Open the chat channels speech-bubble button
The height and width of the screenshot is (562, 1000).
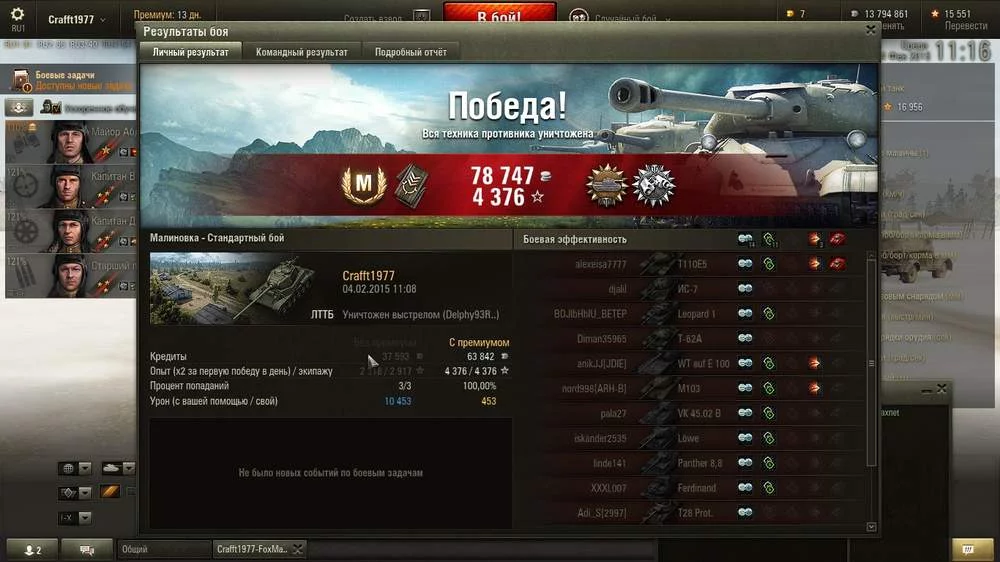tap(87, 549)
